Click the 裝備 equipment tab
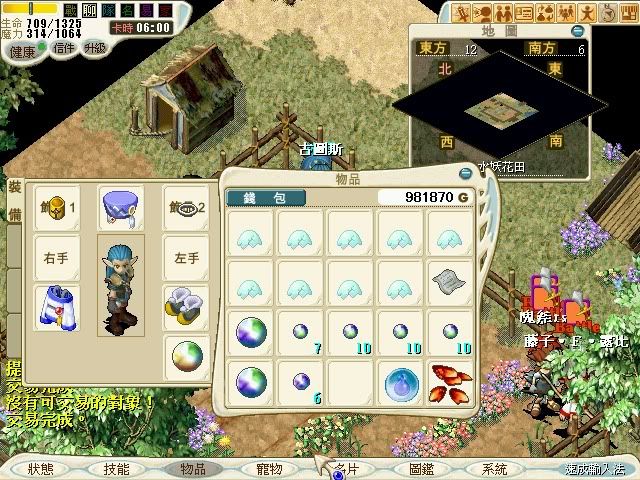 tap(15, 200)
